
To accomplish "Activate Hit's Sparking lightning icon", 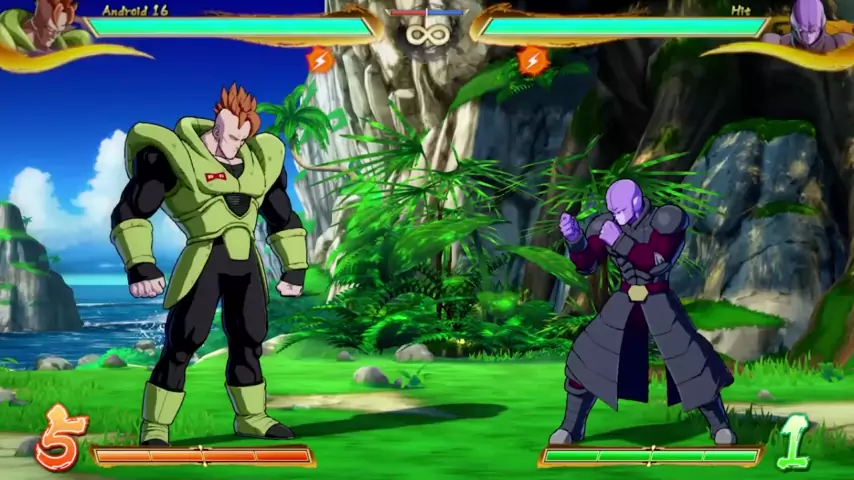I will (533, 60).
